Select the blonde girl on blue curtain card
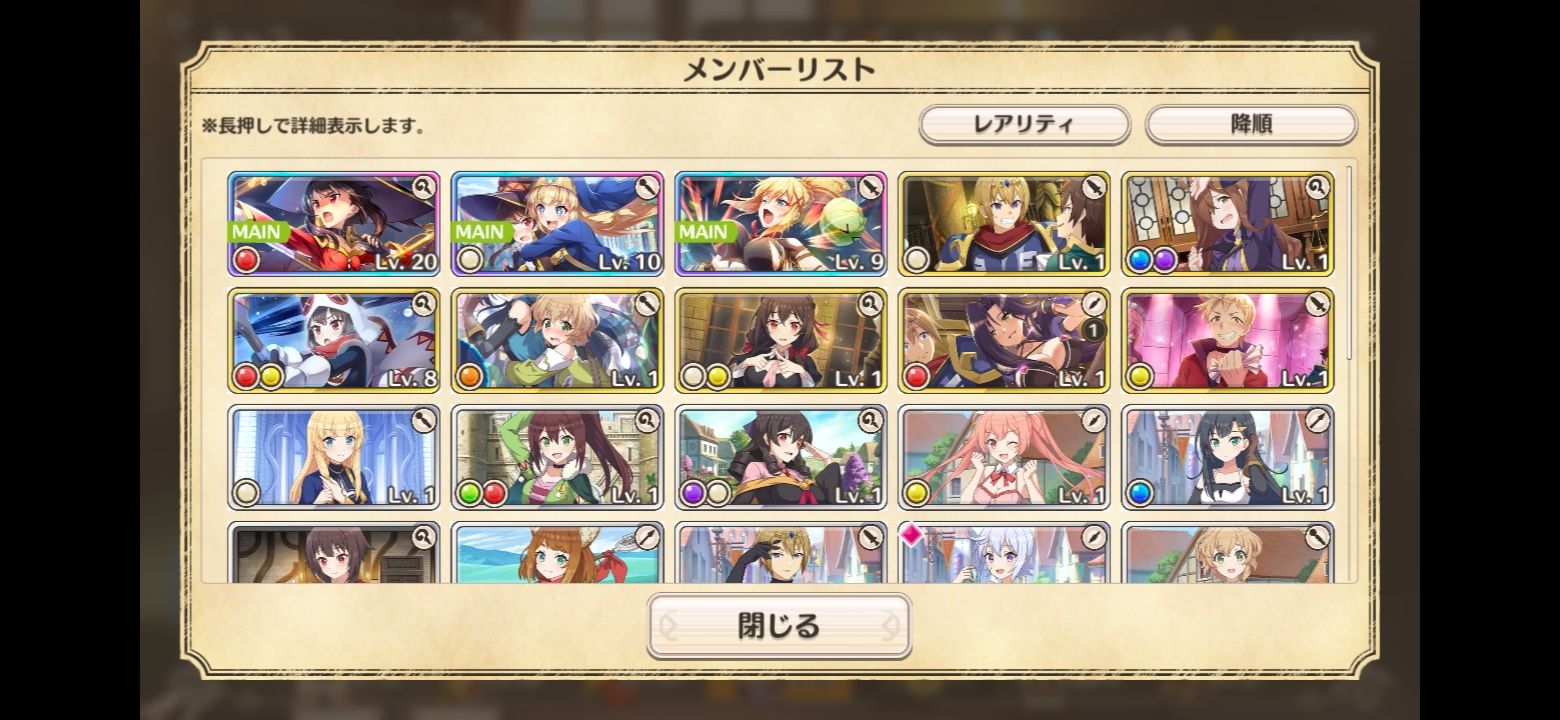Image resolution: width=1560 pixels, height=720 pixels. 334,457
